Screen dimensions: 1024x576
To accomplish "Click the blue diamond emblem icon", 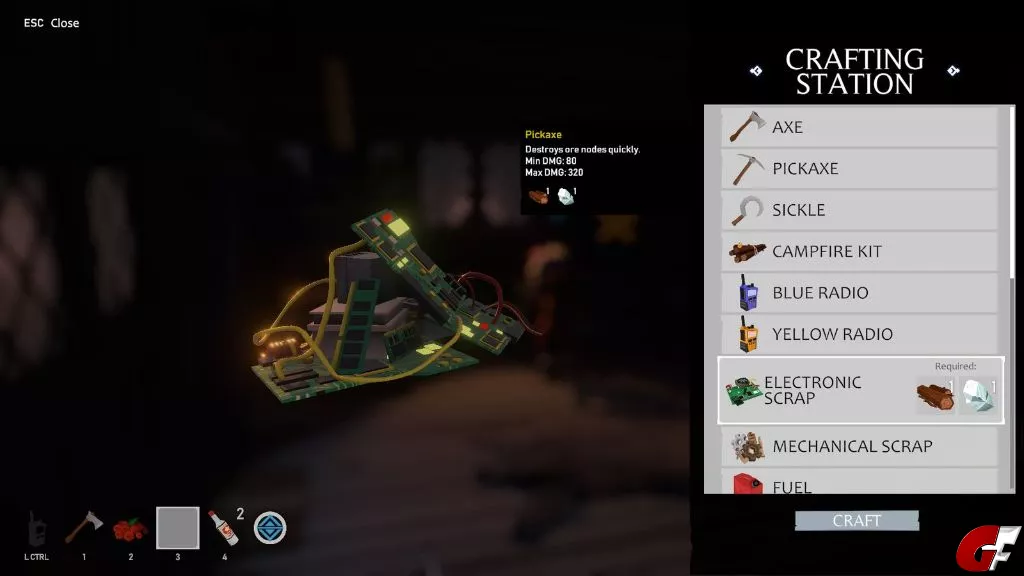I will tap(270, 527).
